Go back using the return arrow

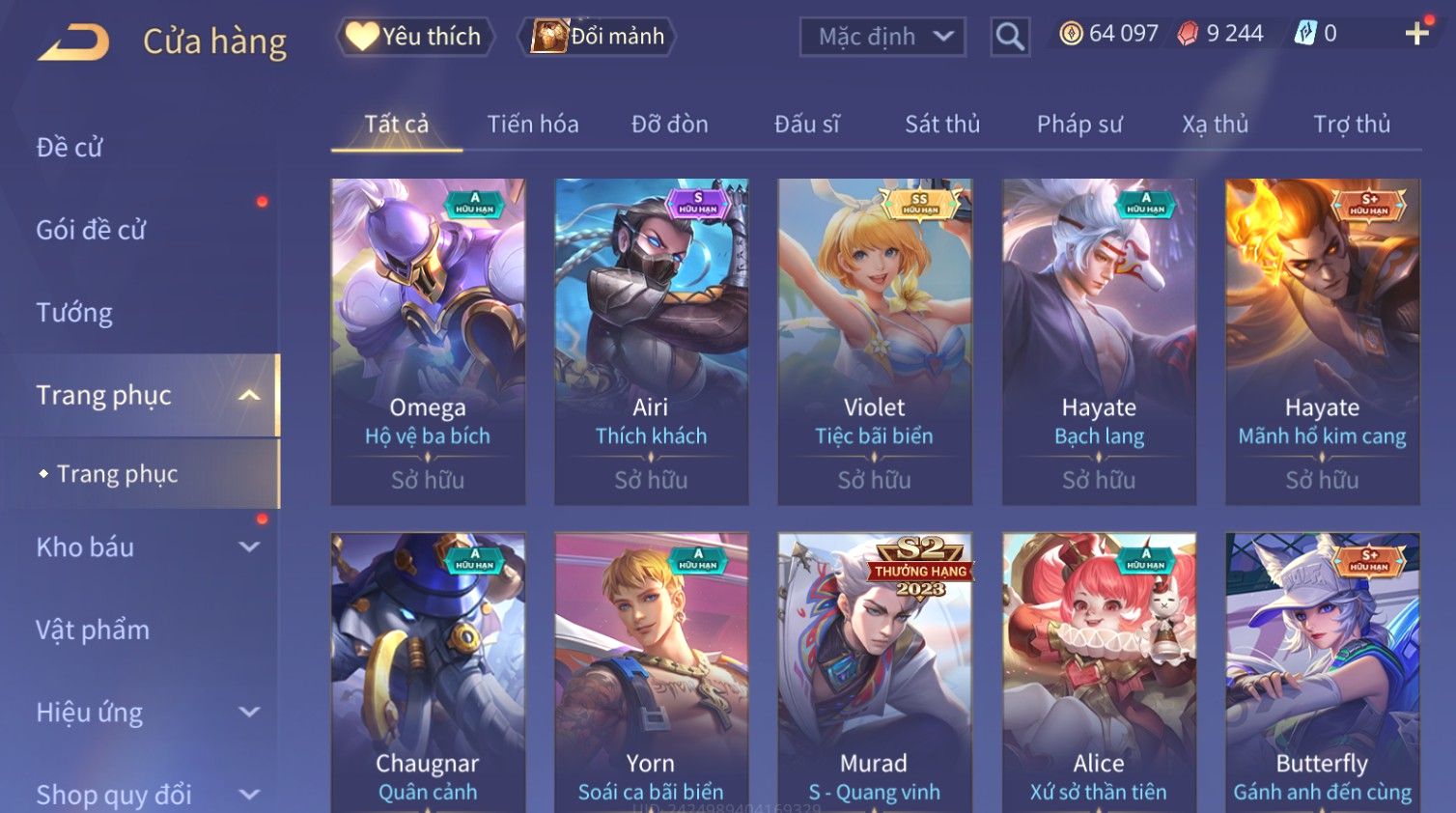coord(74,42)
